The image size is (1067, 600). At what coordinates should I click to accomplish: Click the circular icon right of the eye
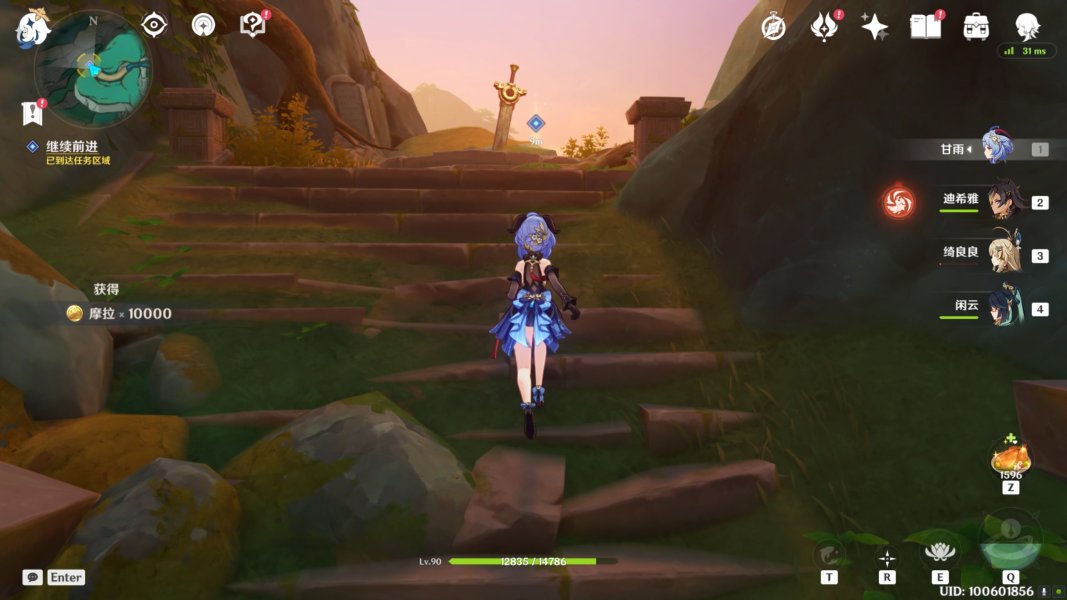click(204, 25)
